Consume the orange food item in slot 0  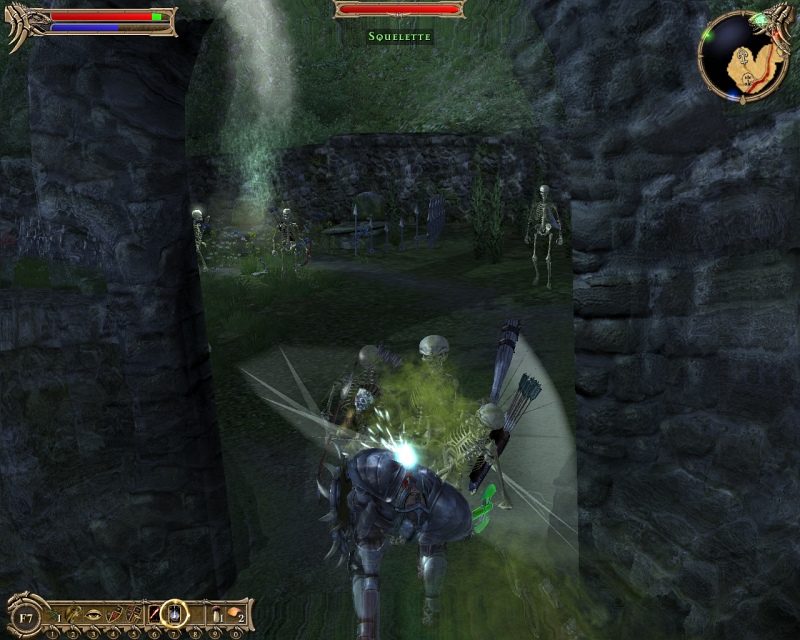pos(235,613)
